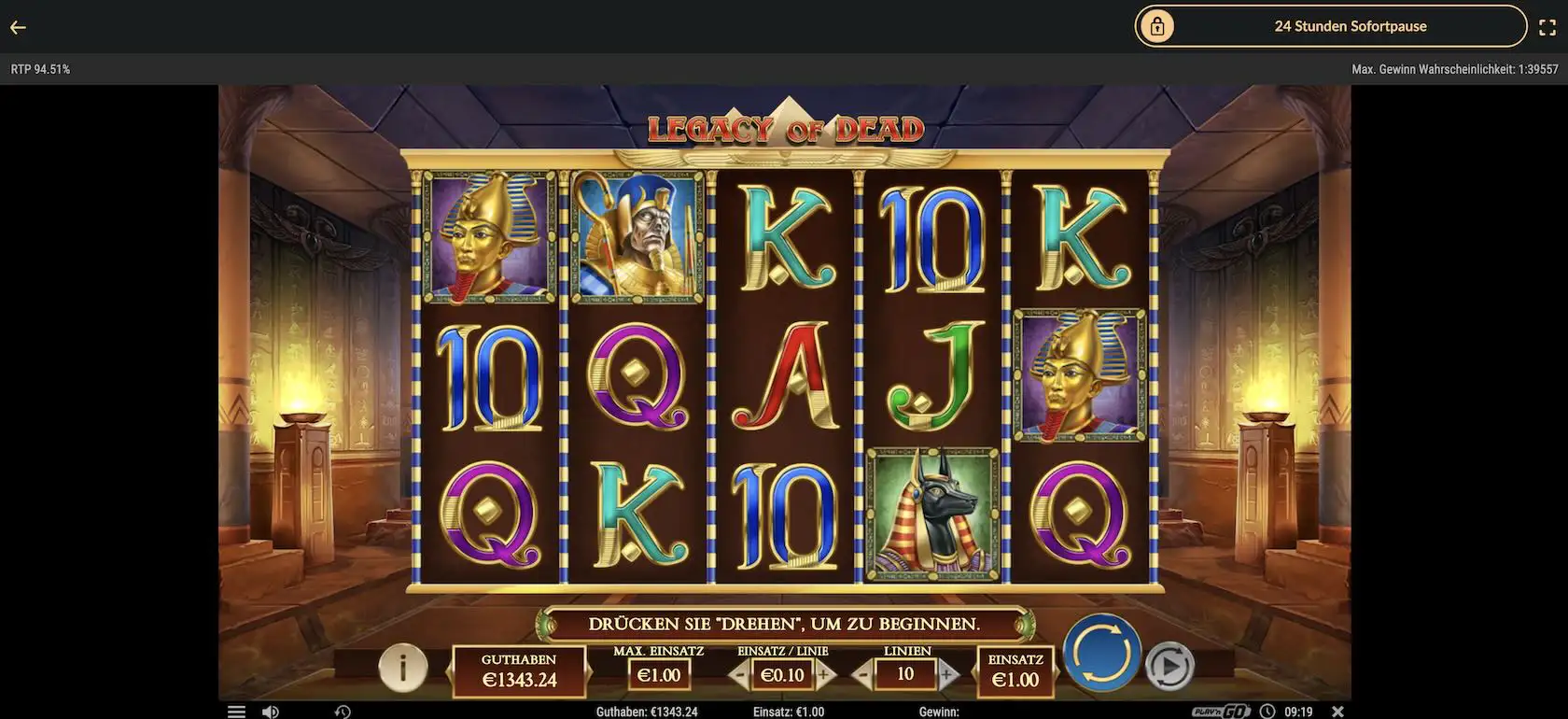The height and width of the screenshot is (719, 1568).
Task: Open the game history via the clock-arrow icon
Action: click(x=341, y=710)
